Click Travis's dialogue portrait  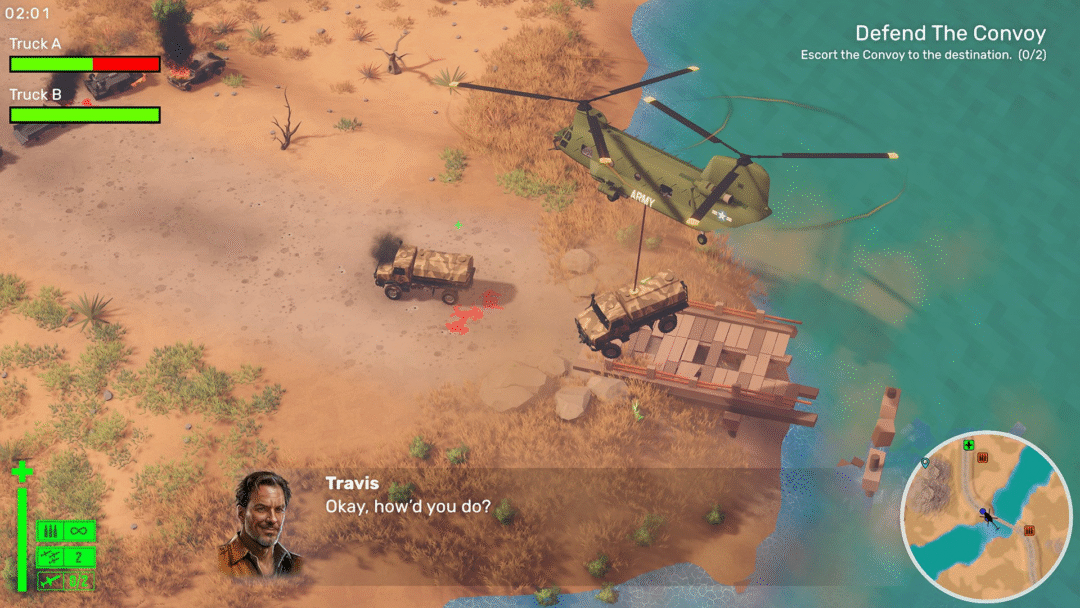click(x=261, y=522)
